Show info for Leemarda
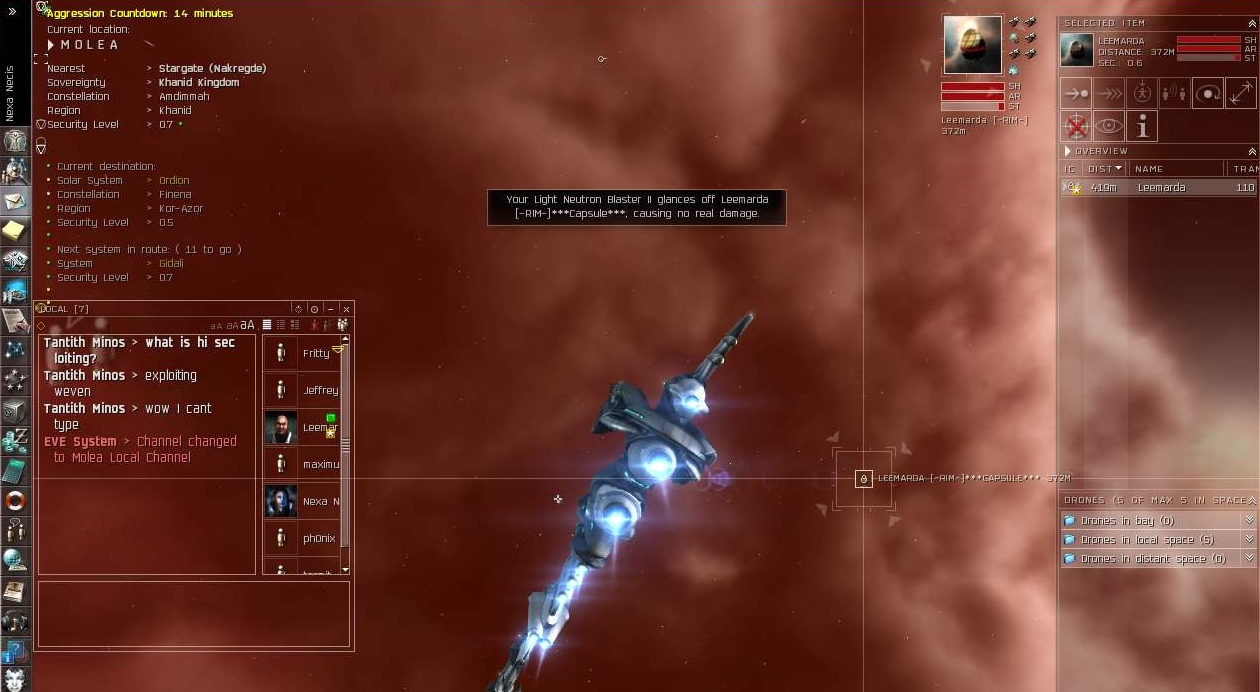The height and width of the screenshot is (692, 1260). (x=1142, y=127)
